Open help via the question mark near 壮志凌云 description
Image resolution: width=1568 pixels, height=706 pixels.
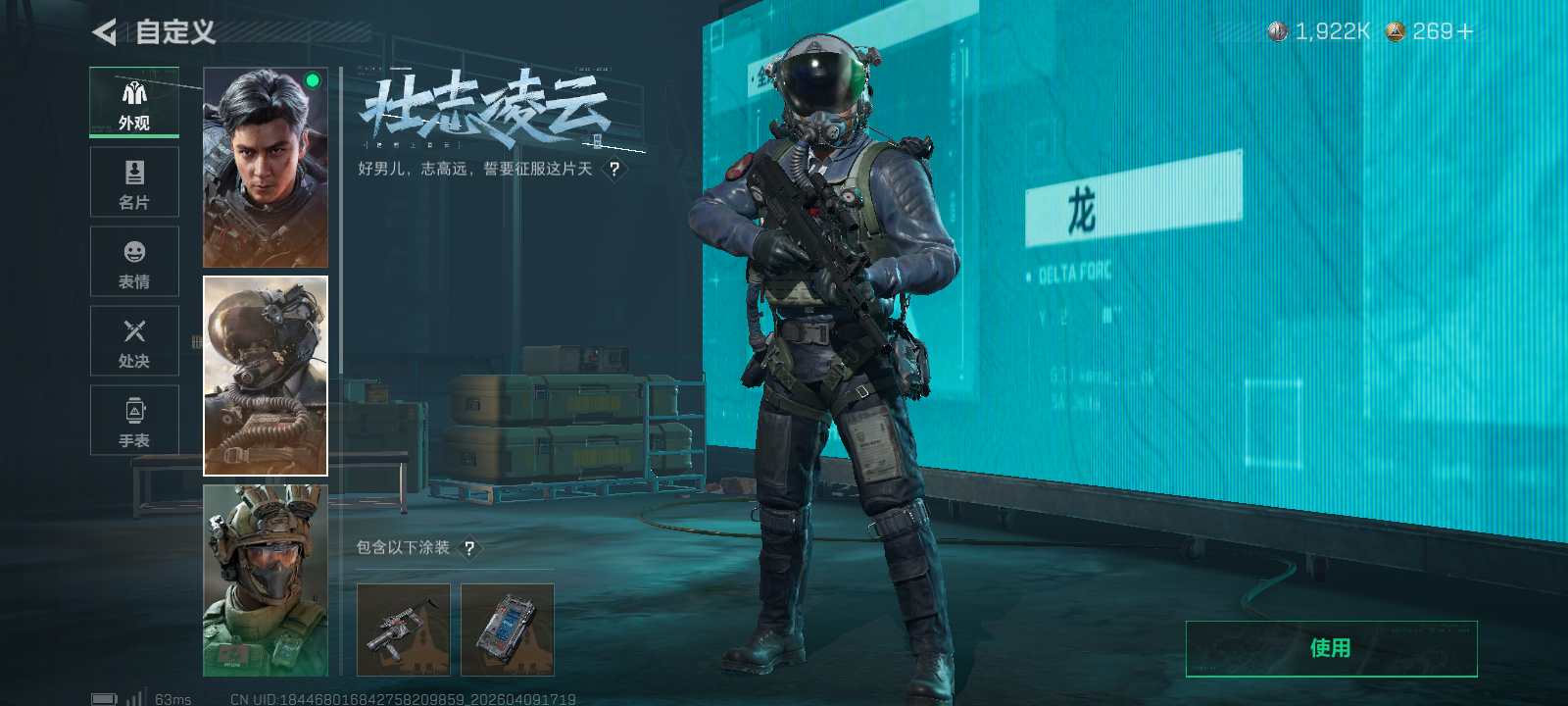point(613,169)
